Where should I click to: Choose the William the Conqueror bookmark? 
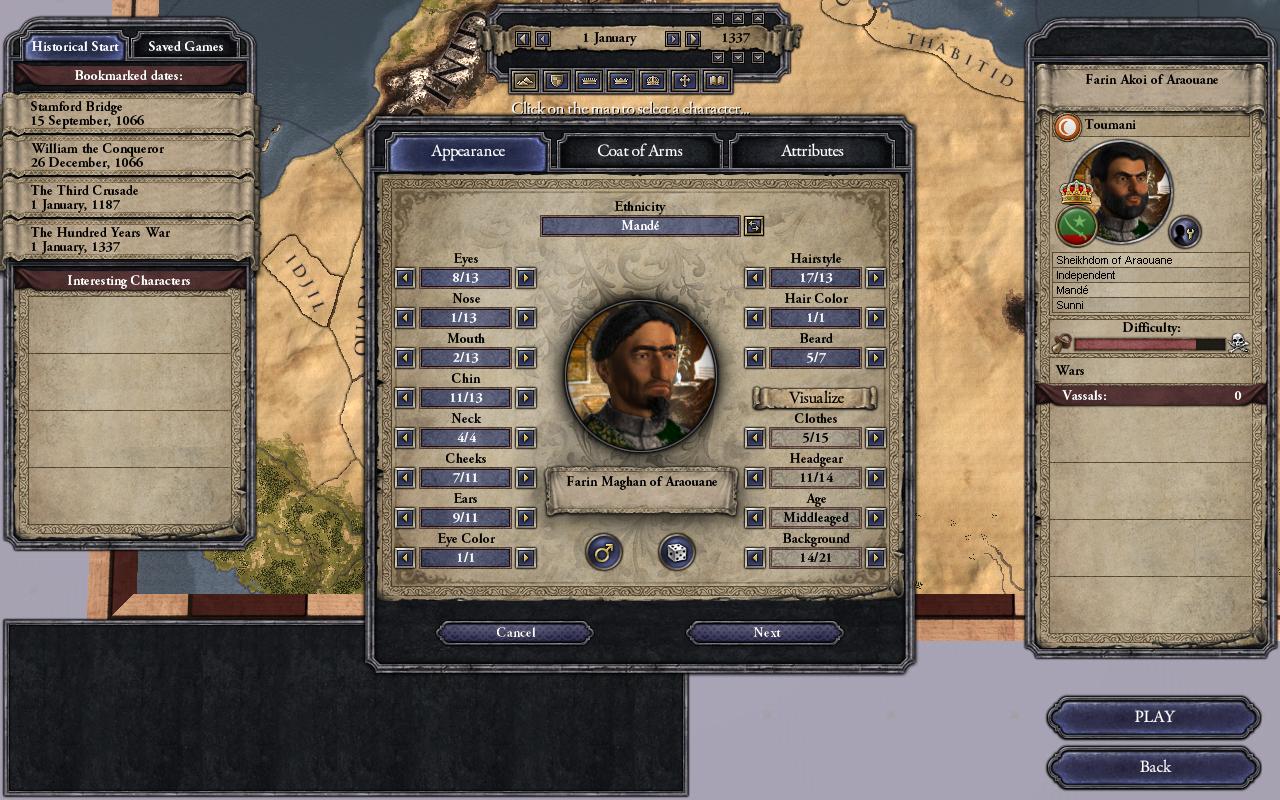[x=128, y=155]
